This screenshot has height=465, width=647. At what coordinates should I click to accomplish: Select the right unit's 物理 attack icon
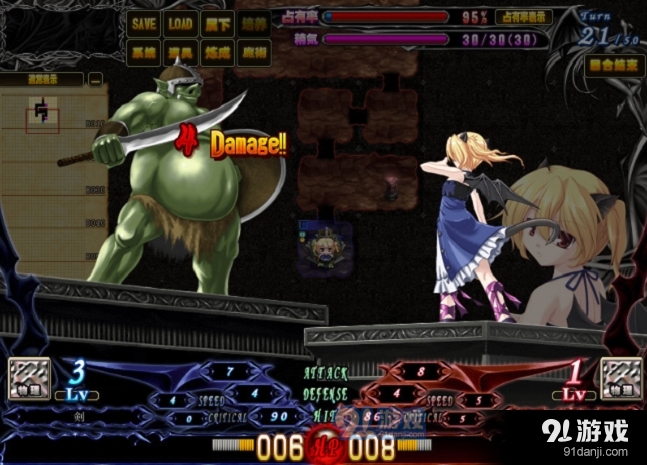coord(621,379)
